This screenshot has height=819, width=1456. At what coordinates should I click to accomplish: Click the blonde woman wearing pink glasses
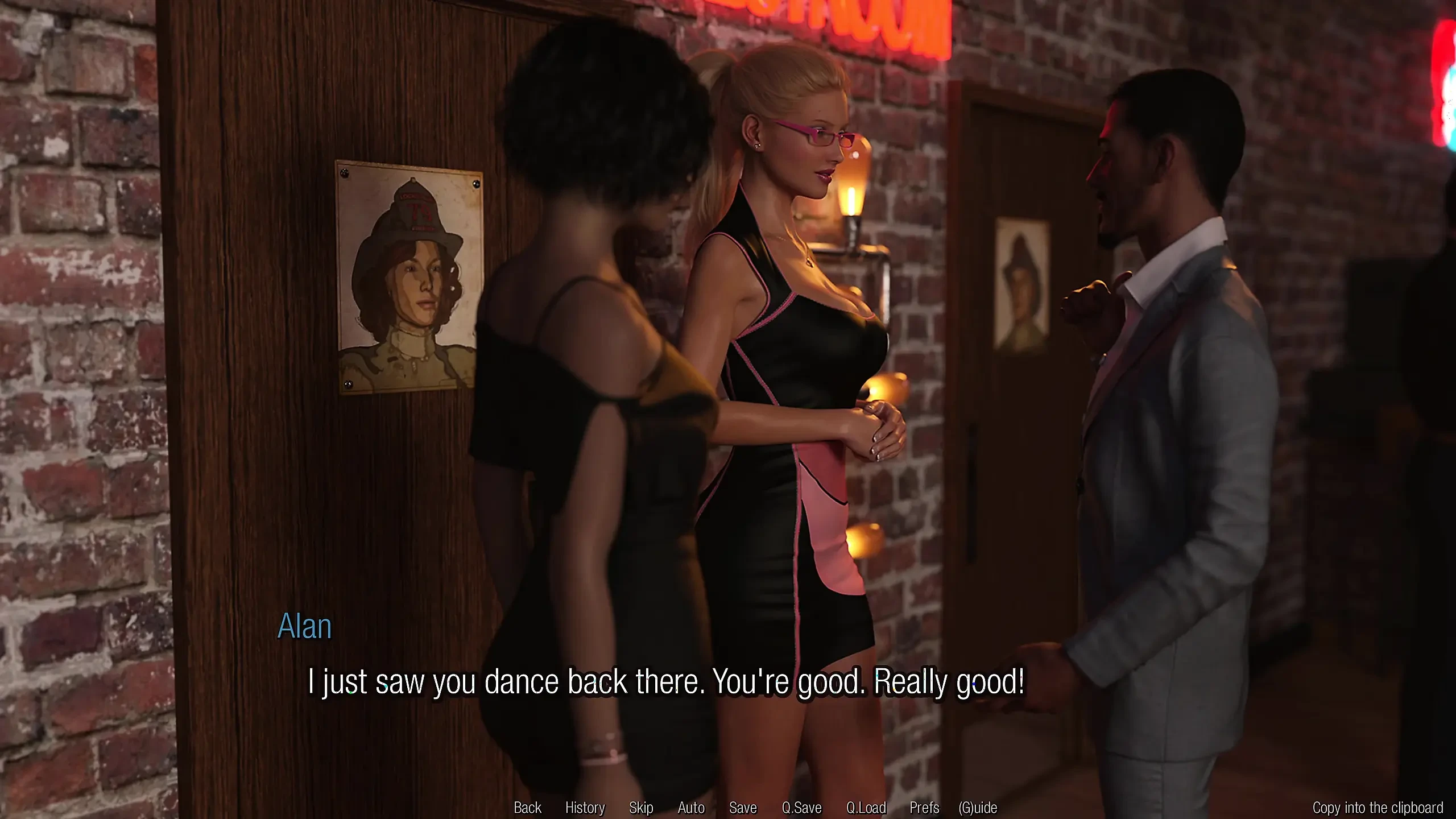click(796, 341)
